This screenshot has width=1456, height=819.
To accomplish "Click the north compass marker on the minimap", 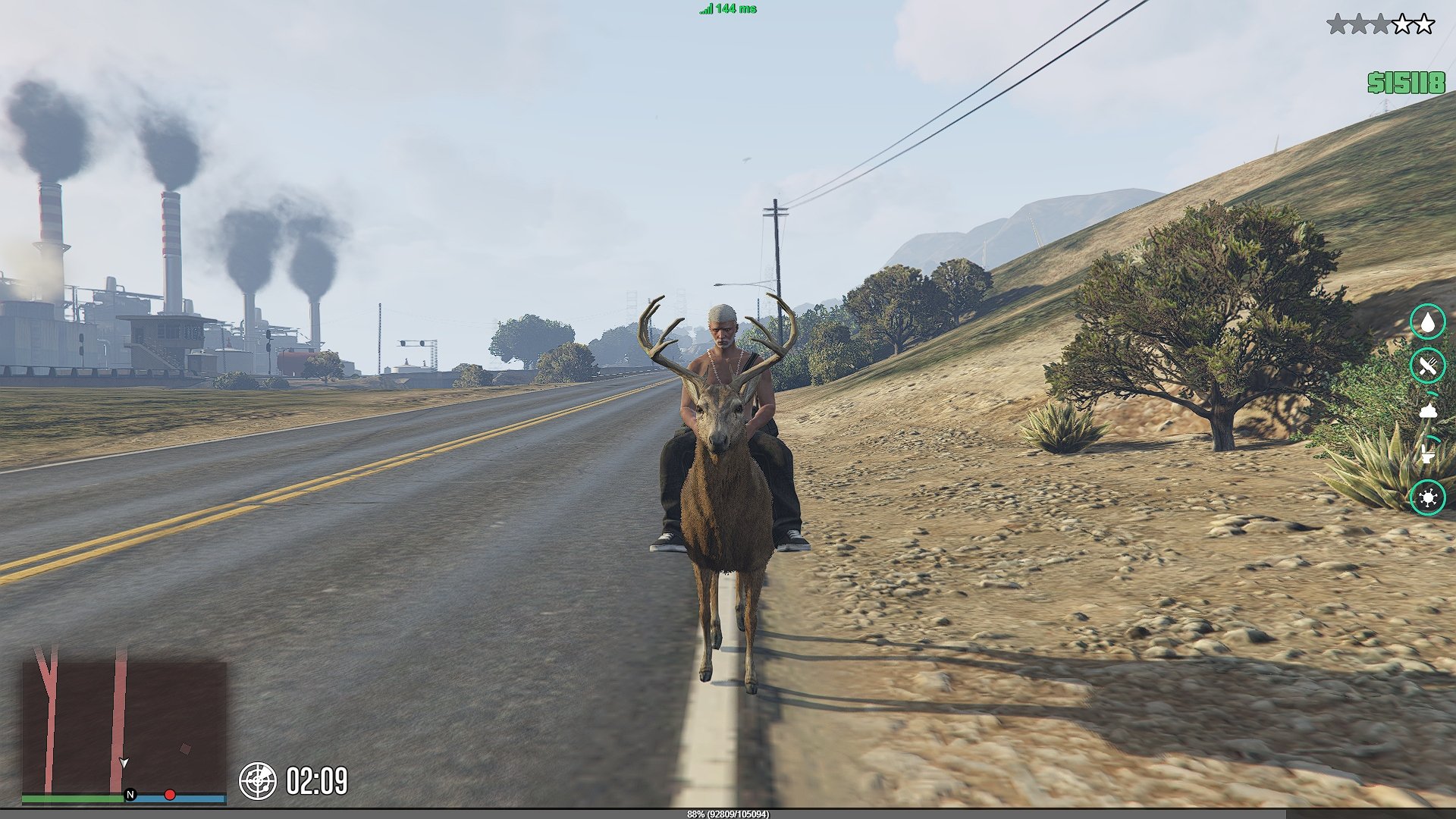I will click(130, 795).
